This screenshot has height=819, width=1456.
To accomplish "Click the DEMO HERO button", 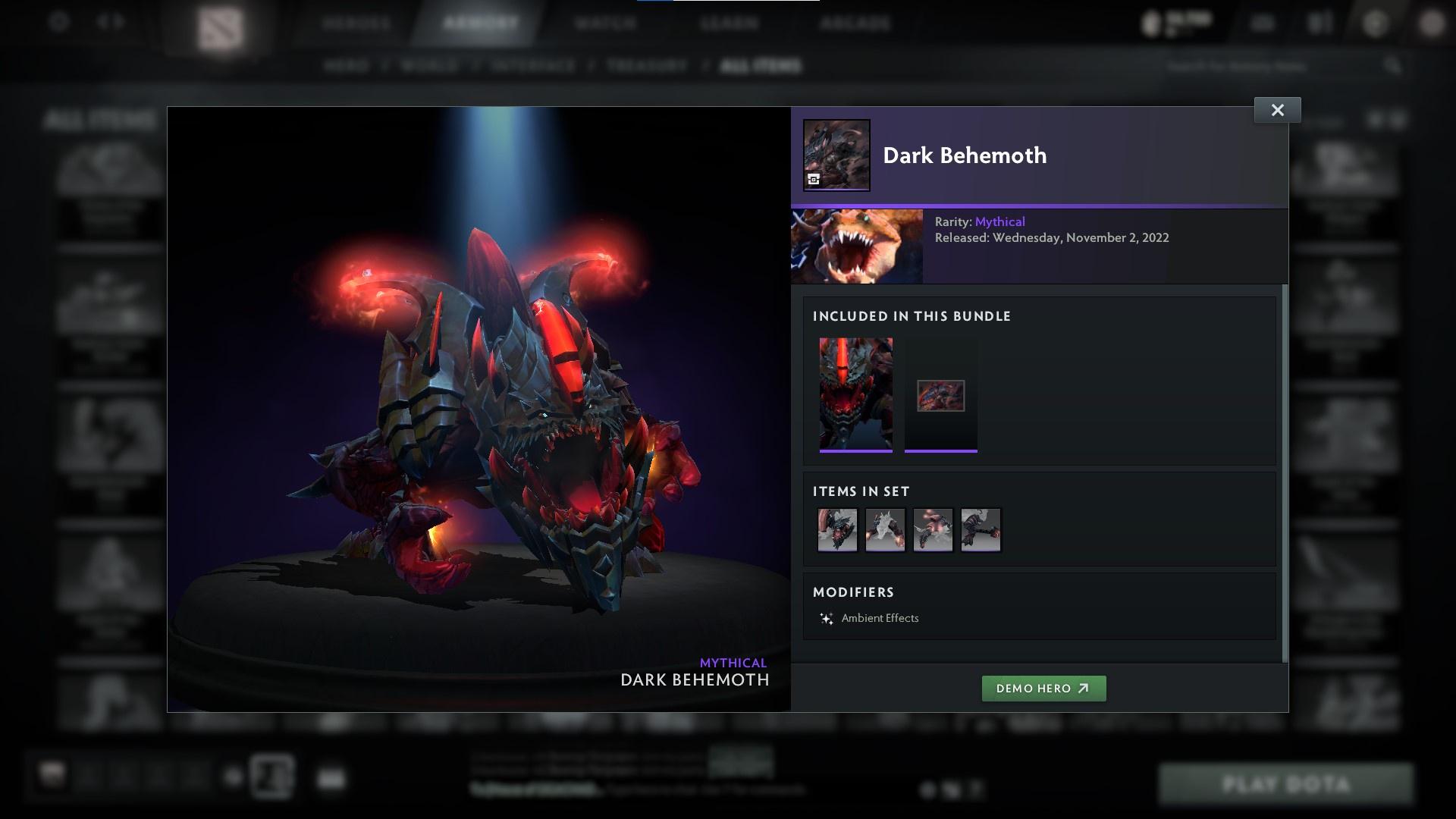I will 1043,689.
